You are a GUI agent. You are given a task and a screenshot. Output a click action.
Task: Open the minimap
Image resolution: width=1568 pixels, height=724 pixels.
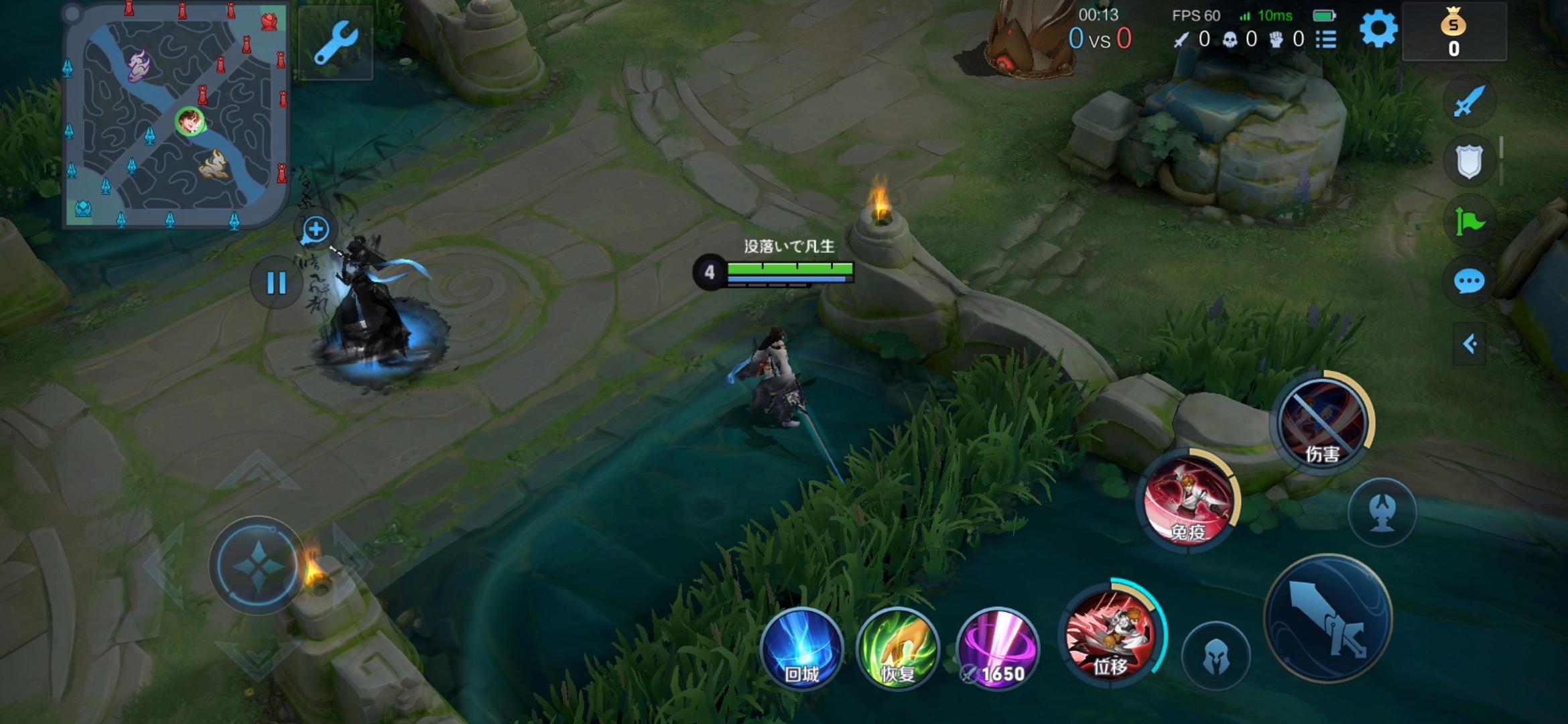[x=176, y=115]
